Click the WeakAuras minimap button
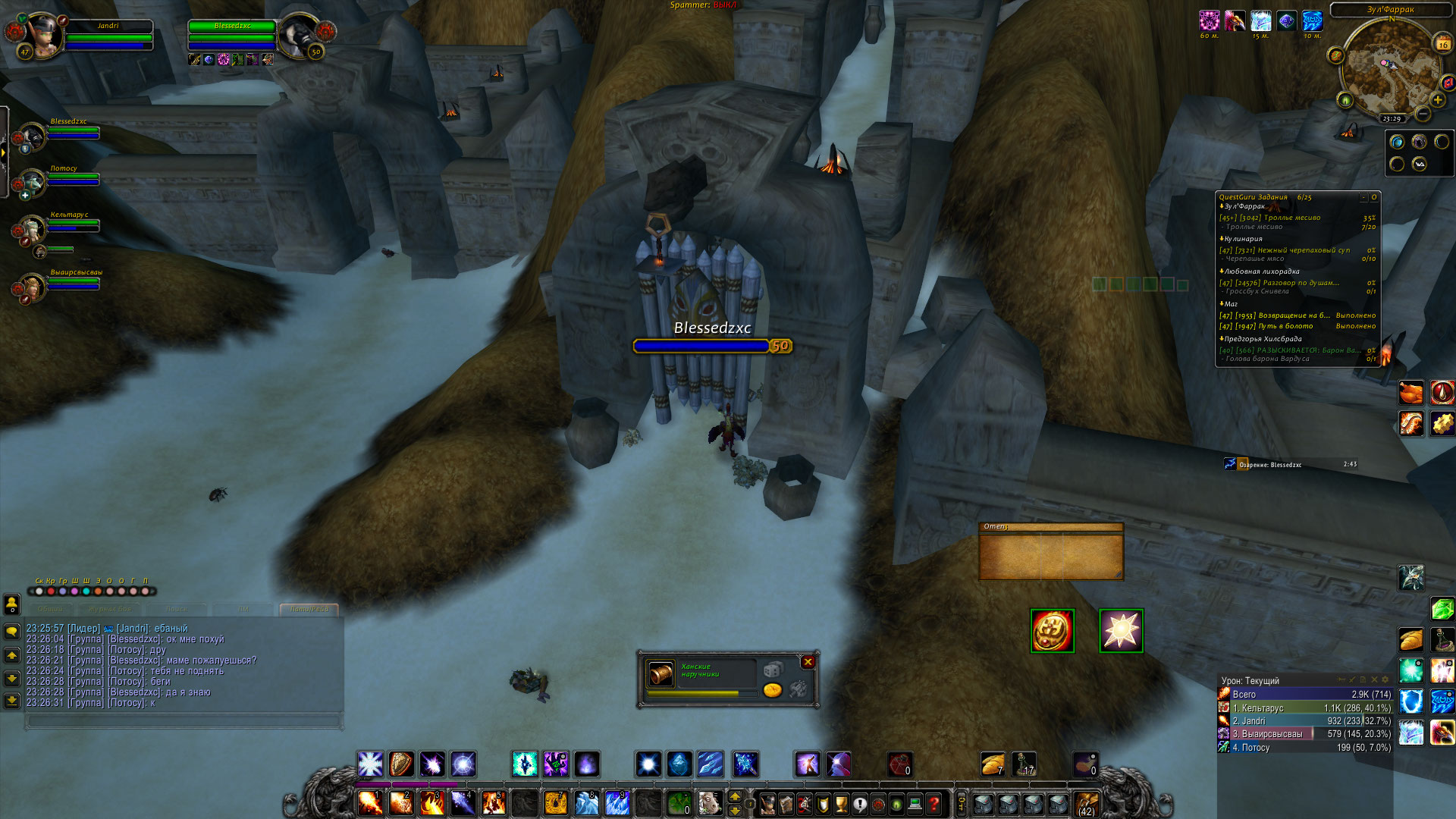1456x819 pixels. tap(1419, 164)
